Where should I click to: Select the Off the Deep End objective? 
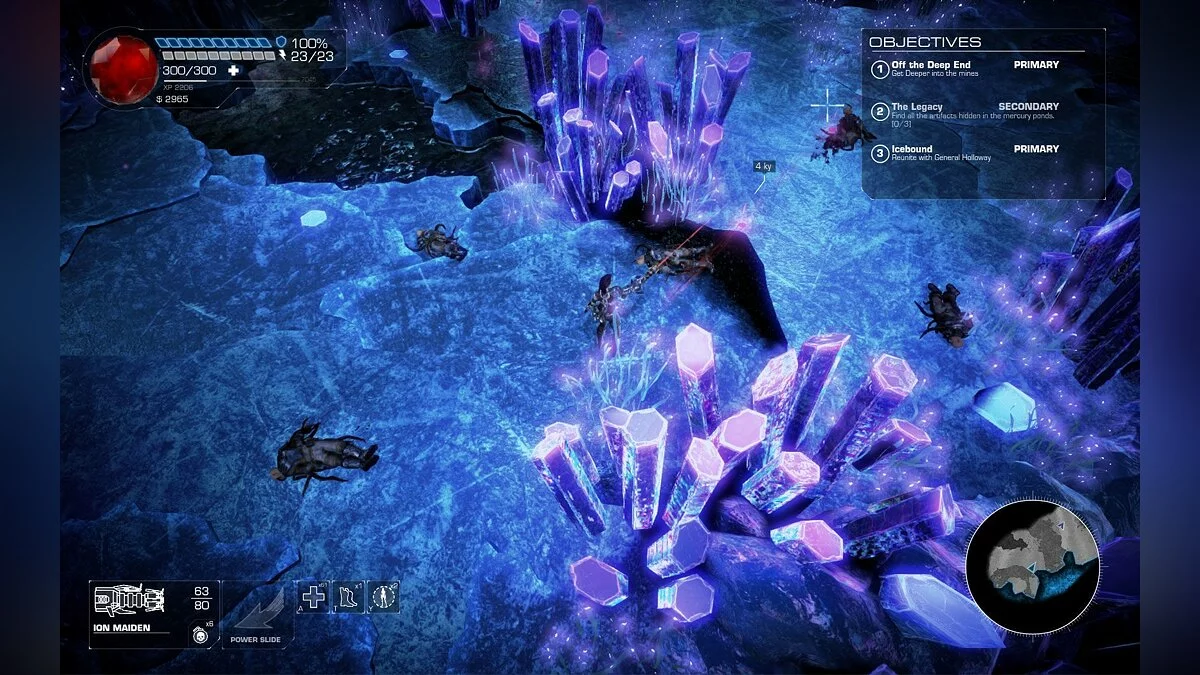[930, 68]
